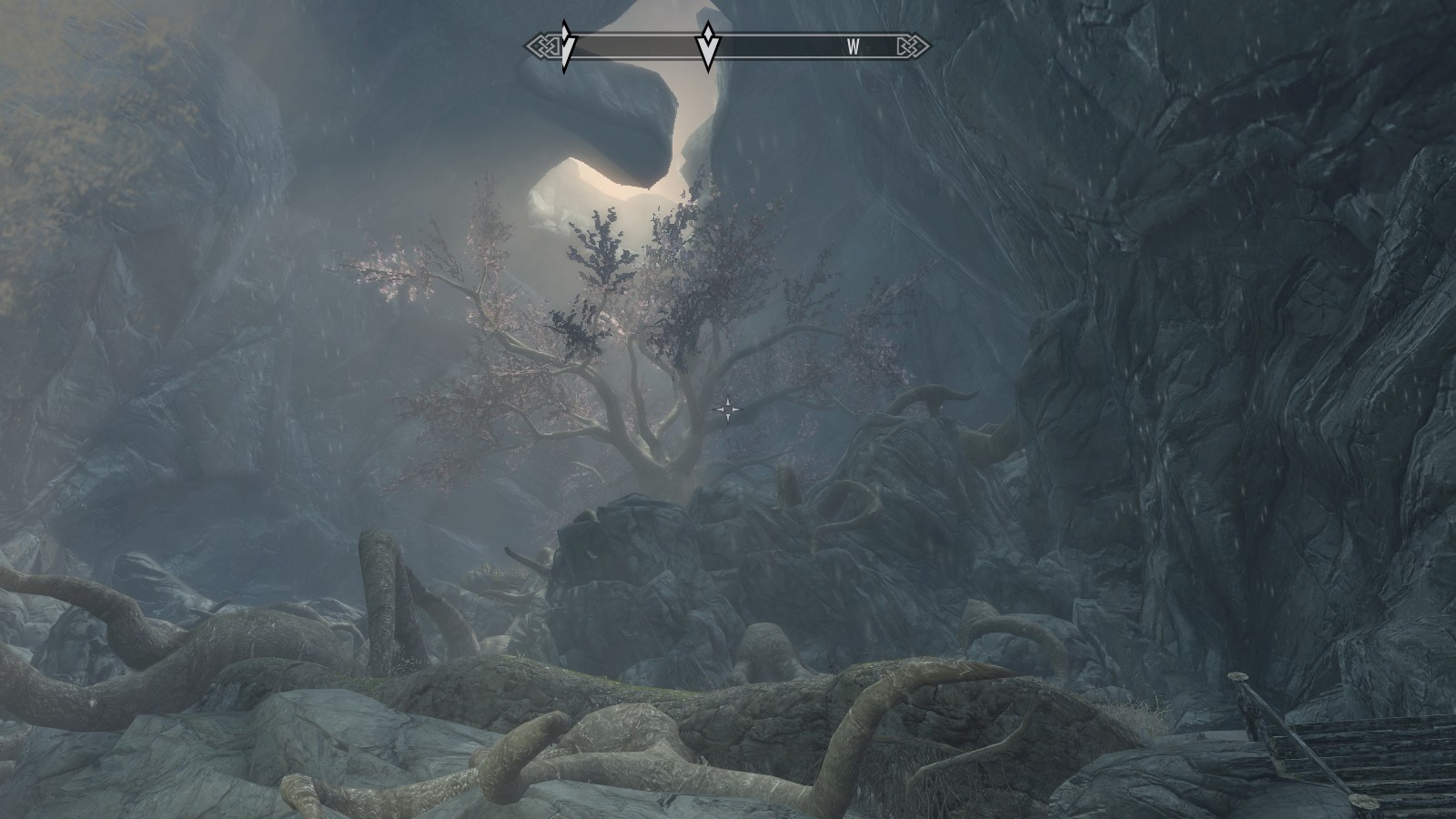Select the quest marker beside the compass's left end cap

point(566,46)
